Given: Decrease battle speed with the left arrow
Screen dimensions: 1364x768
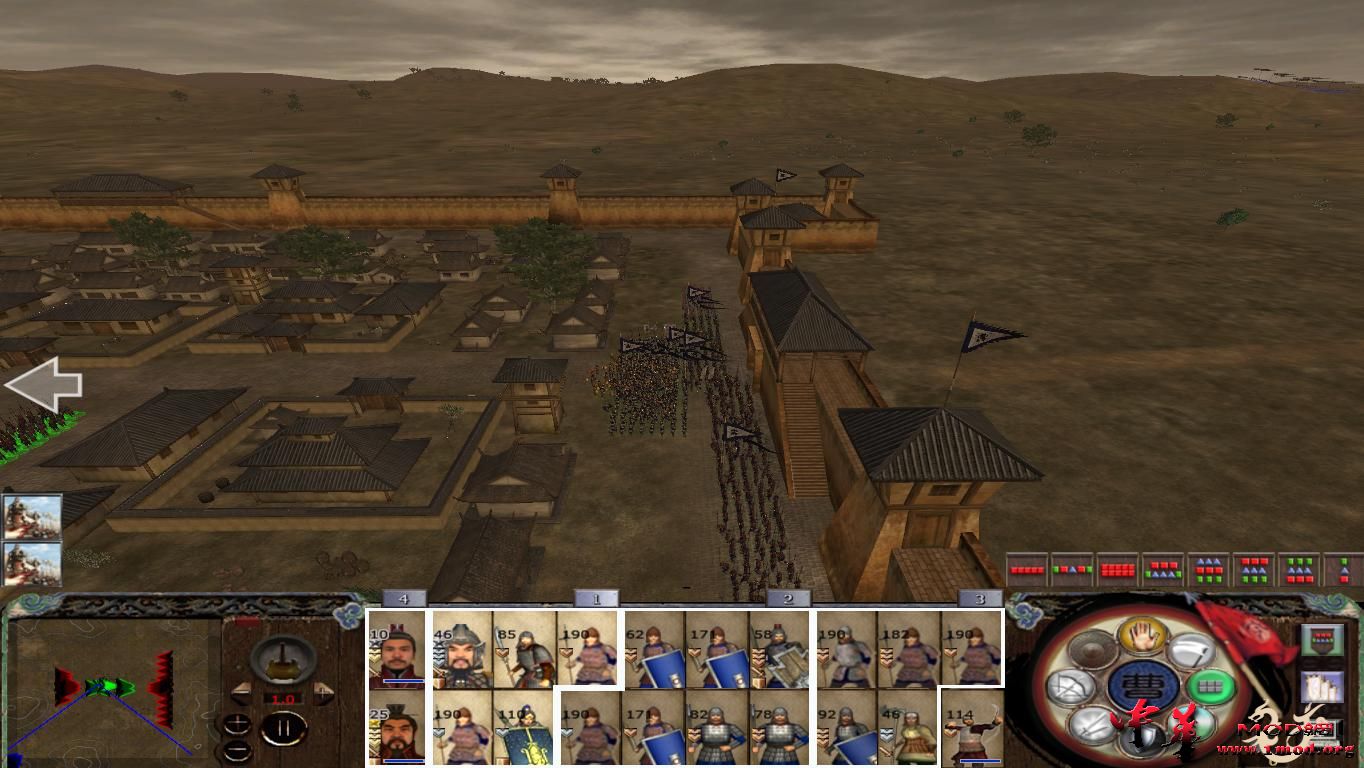Looking at the screenshot, I should [243, 693].
